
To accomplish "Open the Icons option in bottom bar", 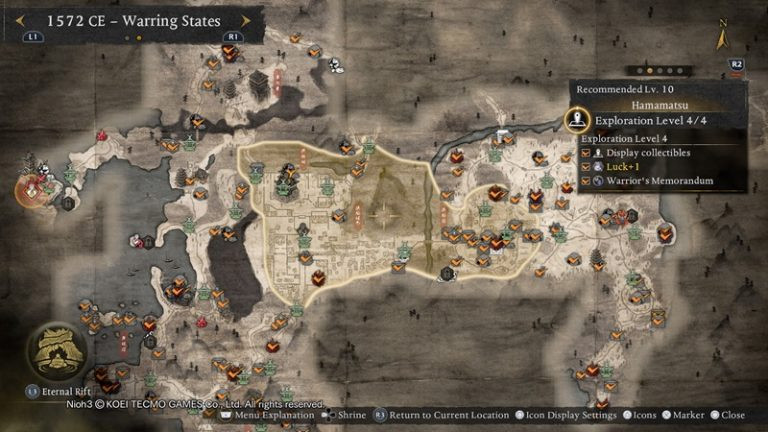I will (641, 415).
